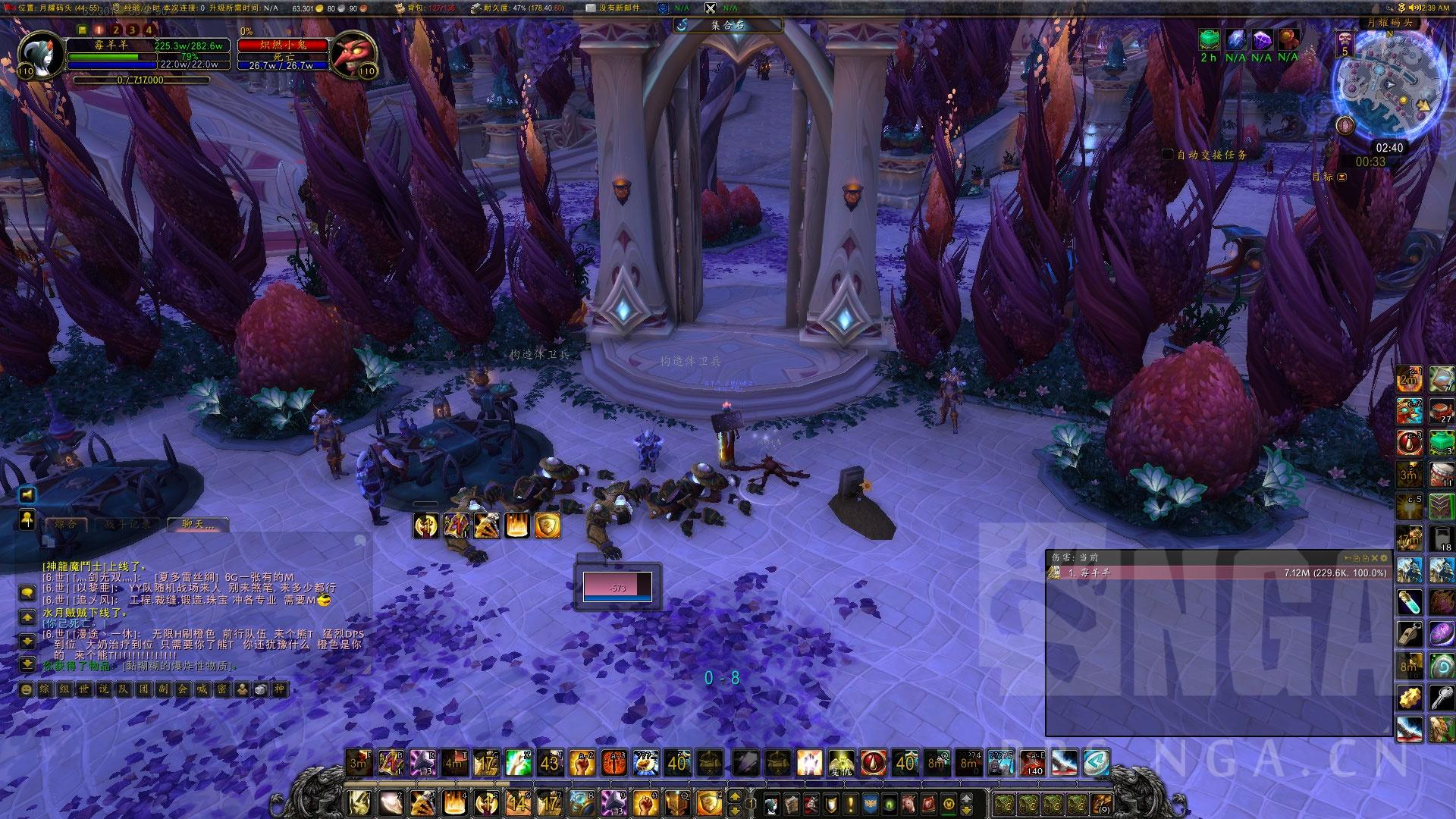Switch to the 综合 chat tab
The width and height of the screenshot is (1456, 819).
(67, 524)
